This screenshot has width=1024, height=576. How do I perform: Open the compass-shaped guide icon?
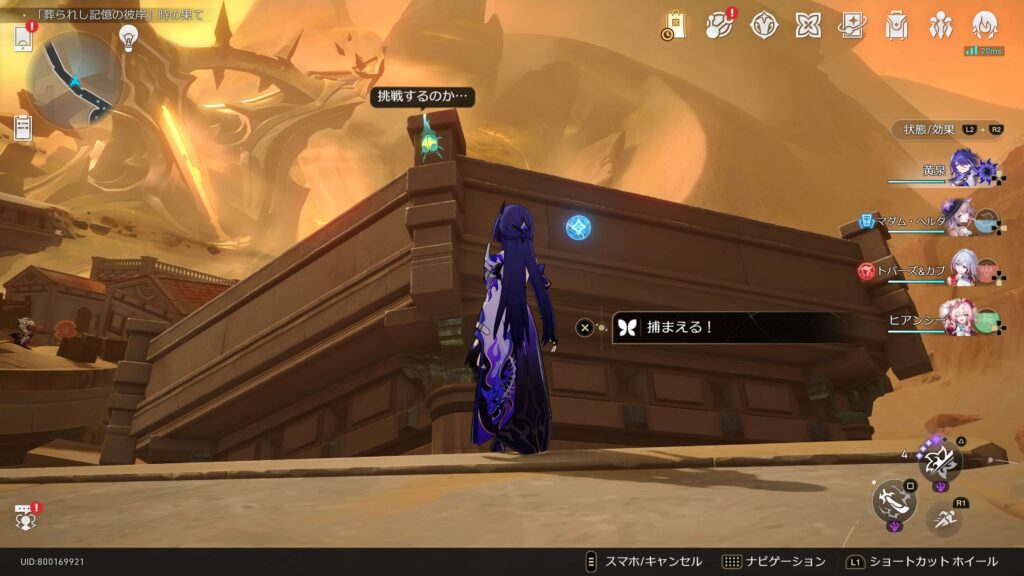click(764, 25)
